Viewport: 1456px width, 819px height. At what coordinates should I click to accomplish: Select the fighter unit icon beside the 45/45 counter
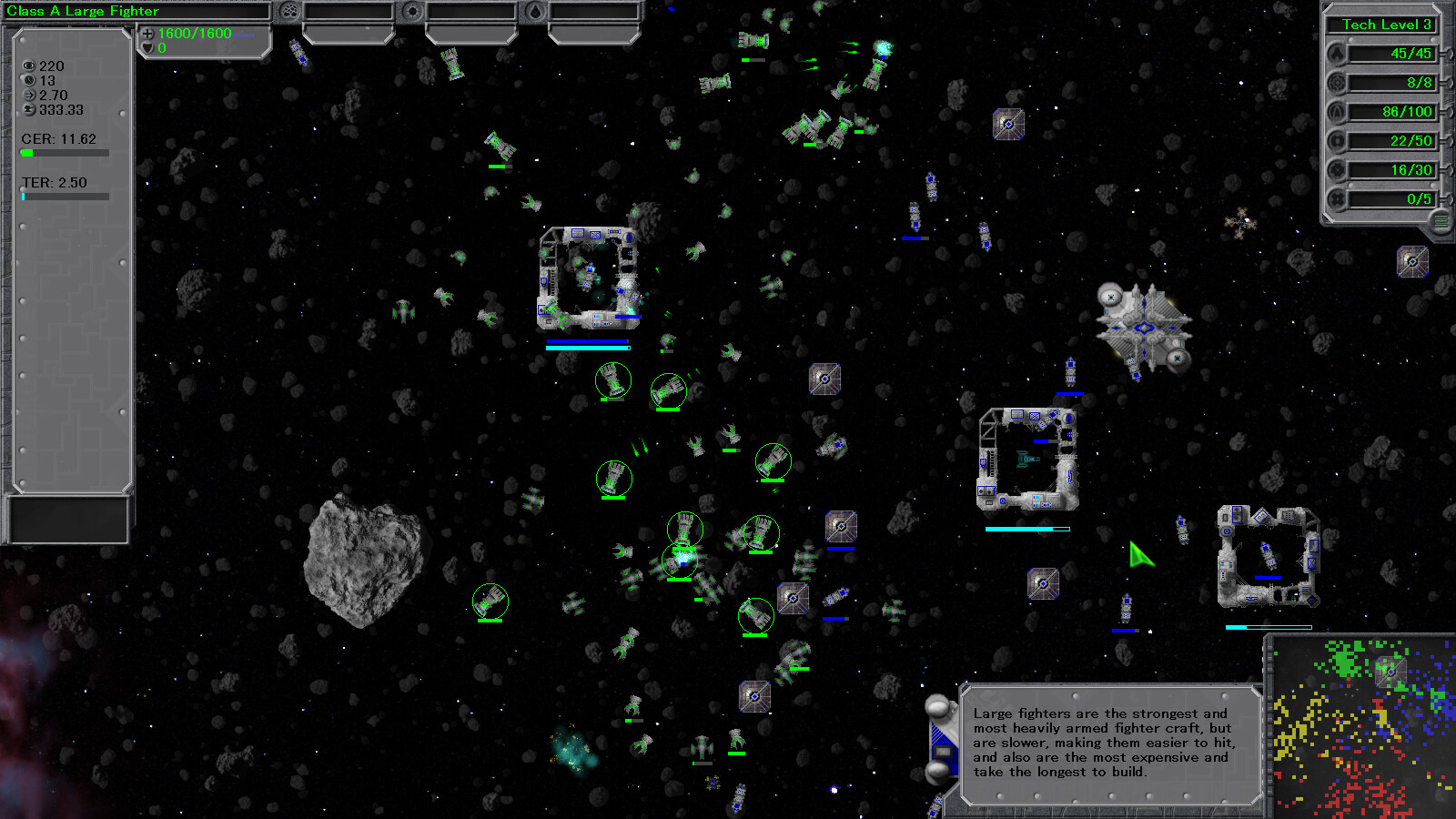tap(1338, 54)
